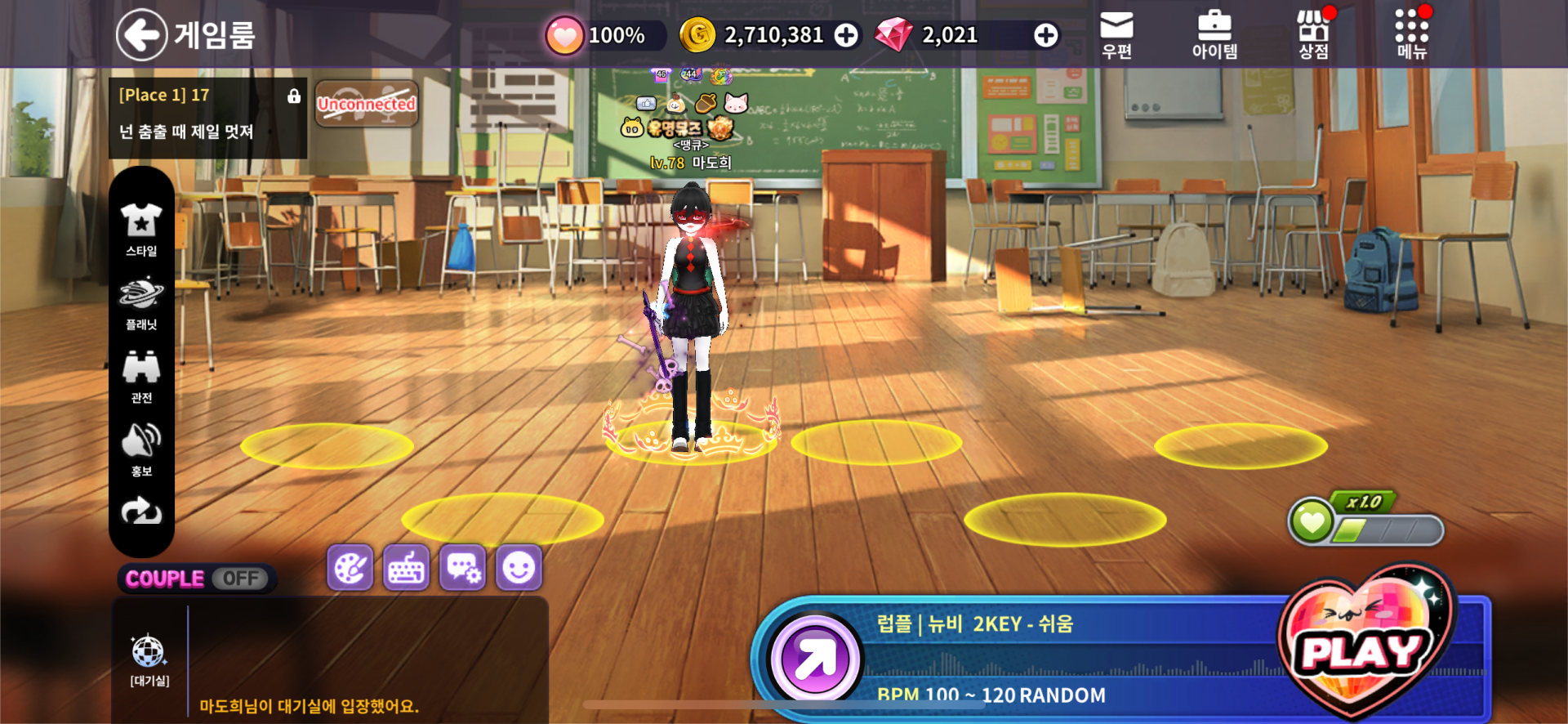
Task: Open the 우편 mailbox
Action: tap(1116, 35)
